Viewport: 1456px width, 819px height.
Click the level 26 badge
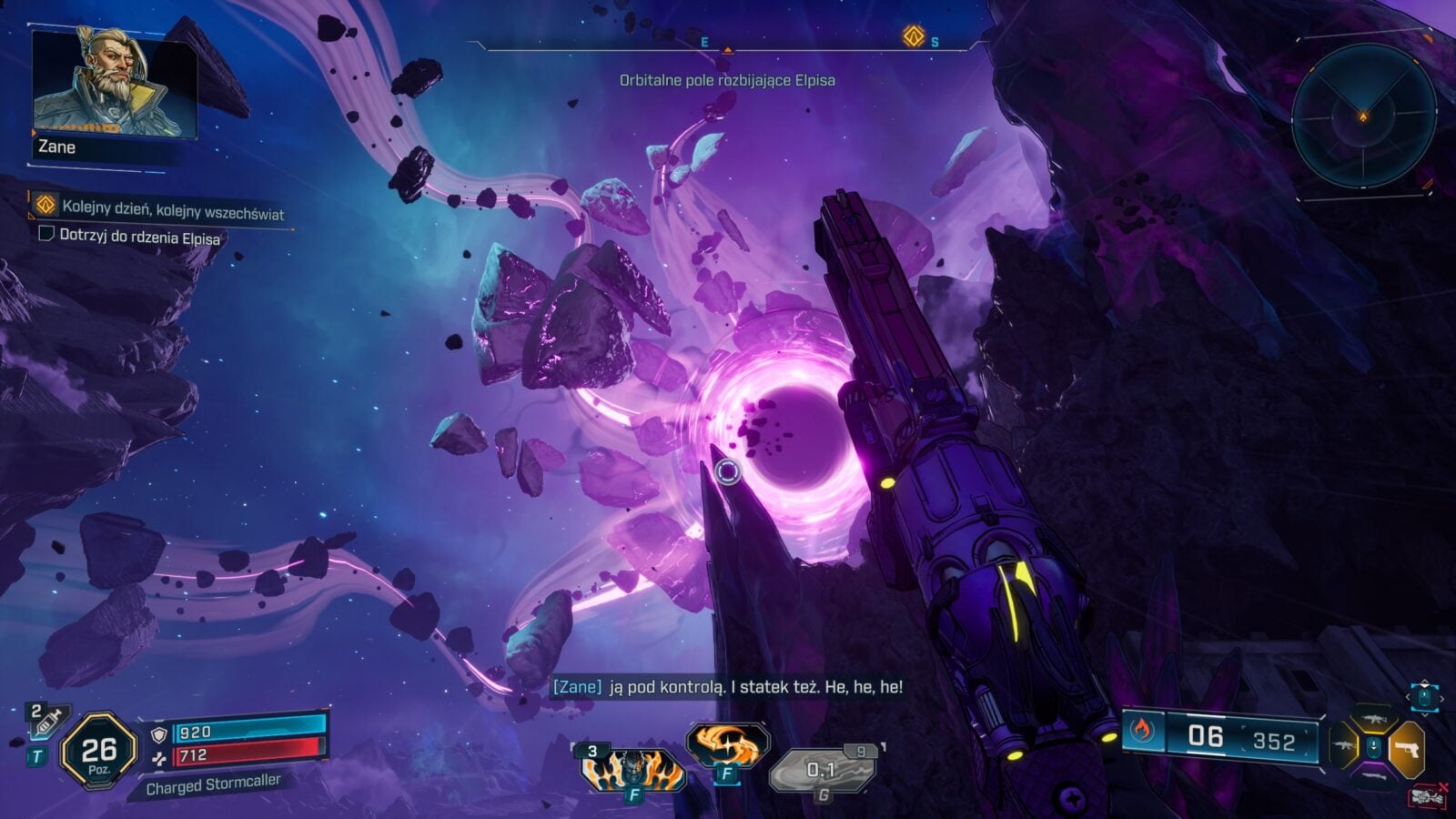(x=98, y=750)
